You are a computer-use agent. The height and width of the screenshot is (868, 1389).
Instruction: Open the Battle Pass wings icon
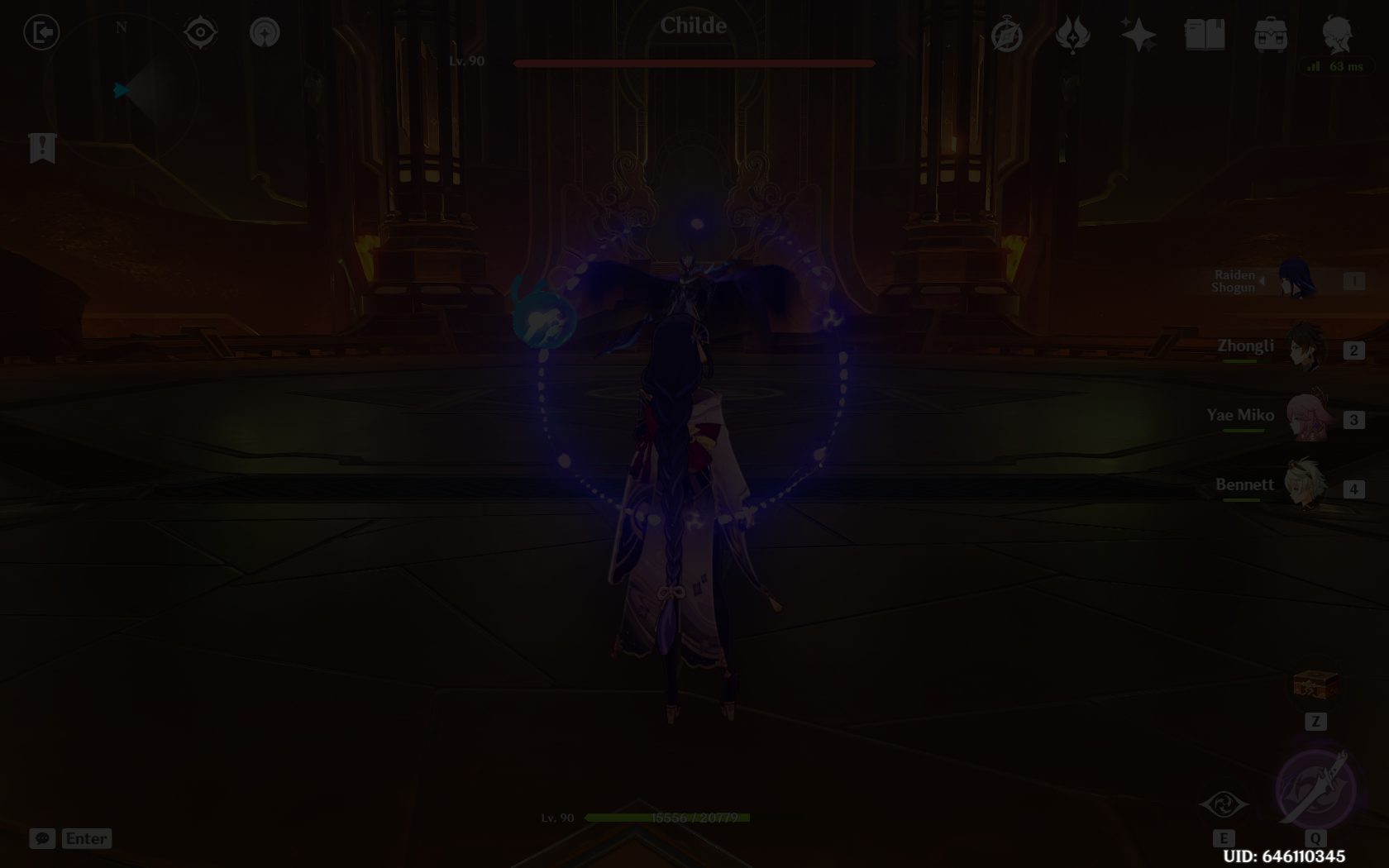click(1072, 33)
